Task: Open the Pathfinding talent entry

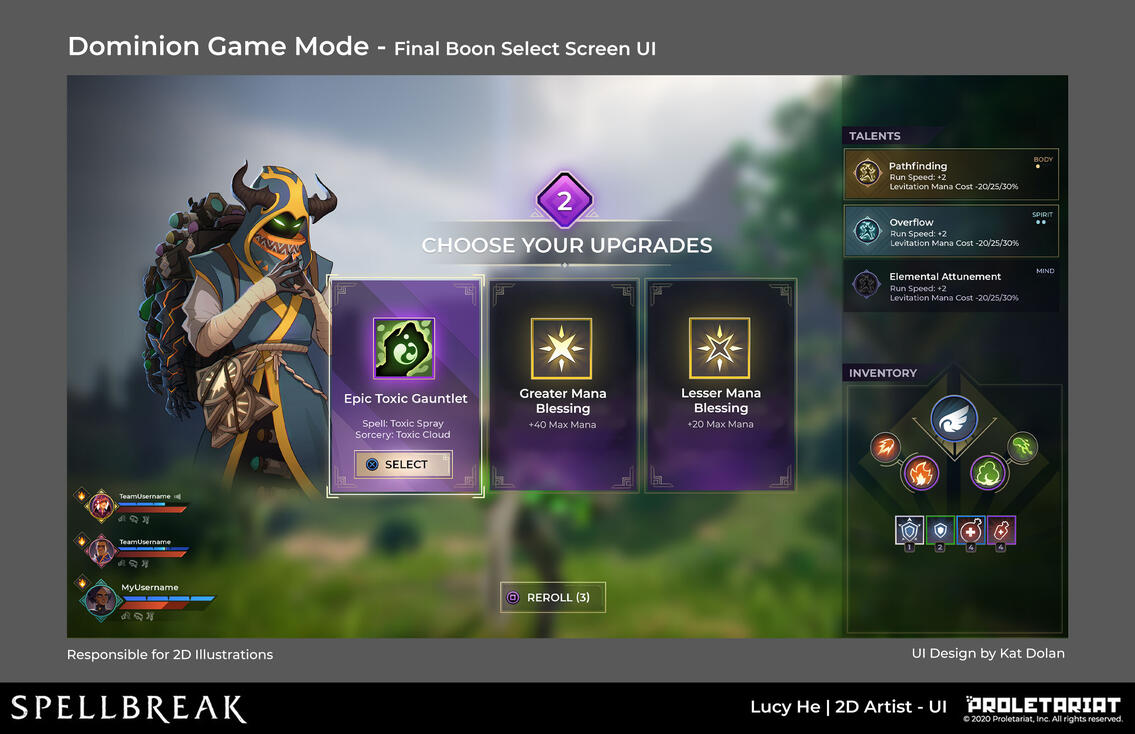Action: click(950, 175)
